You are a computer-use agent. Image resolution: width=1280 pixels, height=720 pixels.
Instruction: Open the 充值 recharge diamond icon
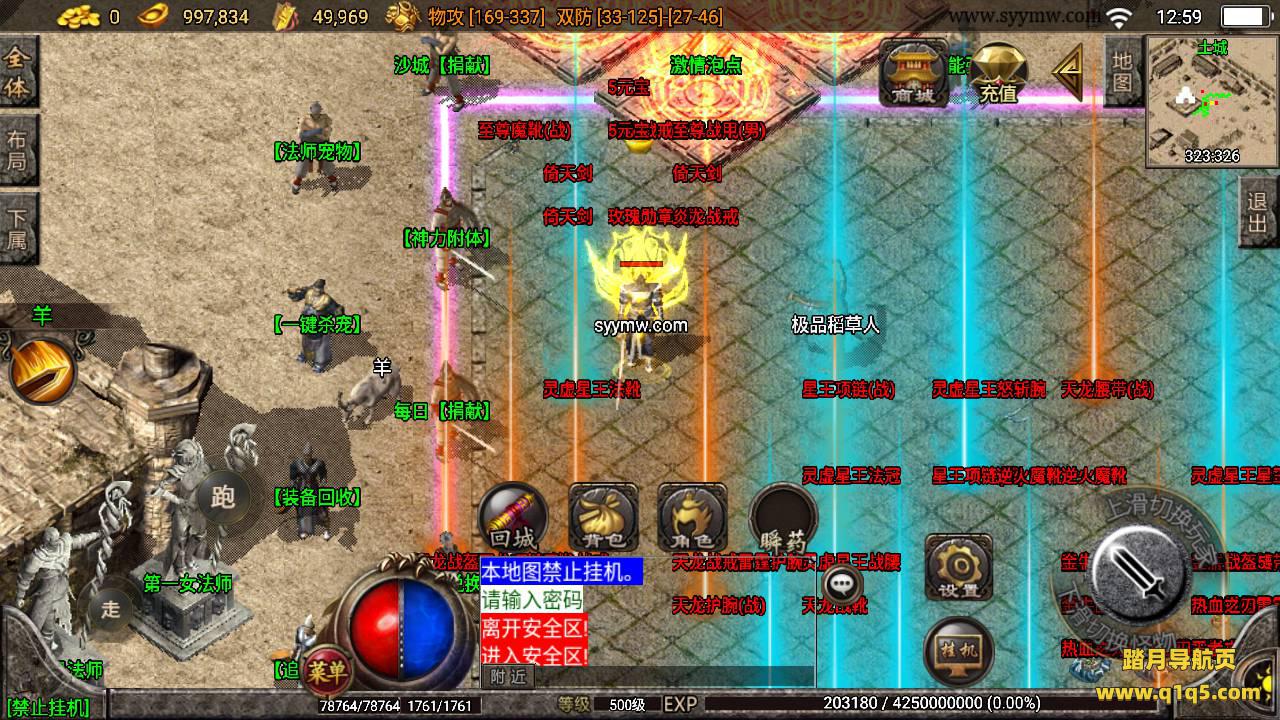click(x=997, y=74)
